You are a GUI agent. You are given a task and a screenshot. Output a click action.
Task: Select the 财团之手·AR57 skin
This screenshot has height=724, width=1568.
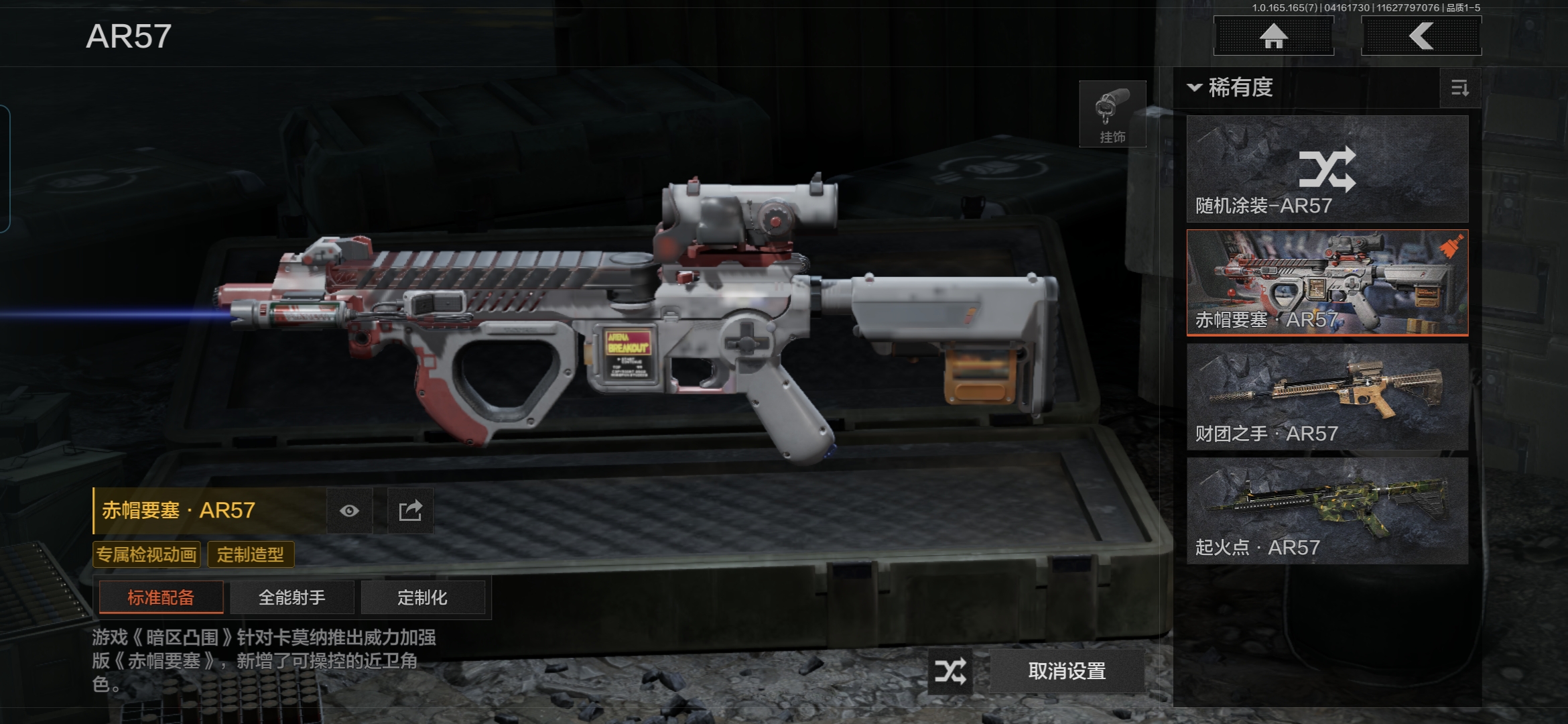click(1327, 397)
